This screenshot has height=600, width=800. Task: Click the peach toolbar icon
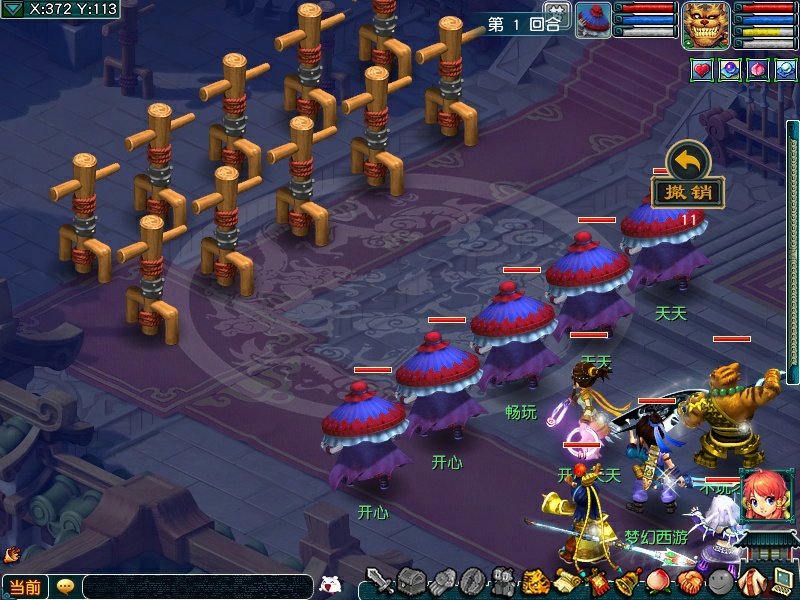click(x=659, y=581)
